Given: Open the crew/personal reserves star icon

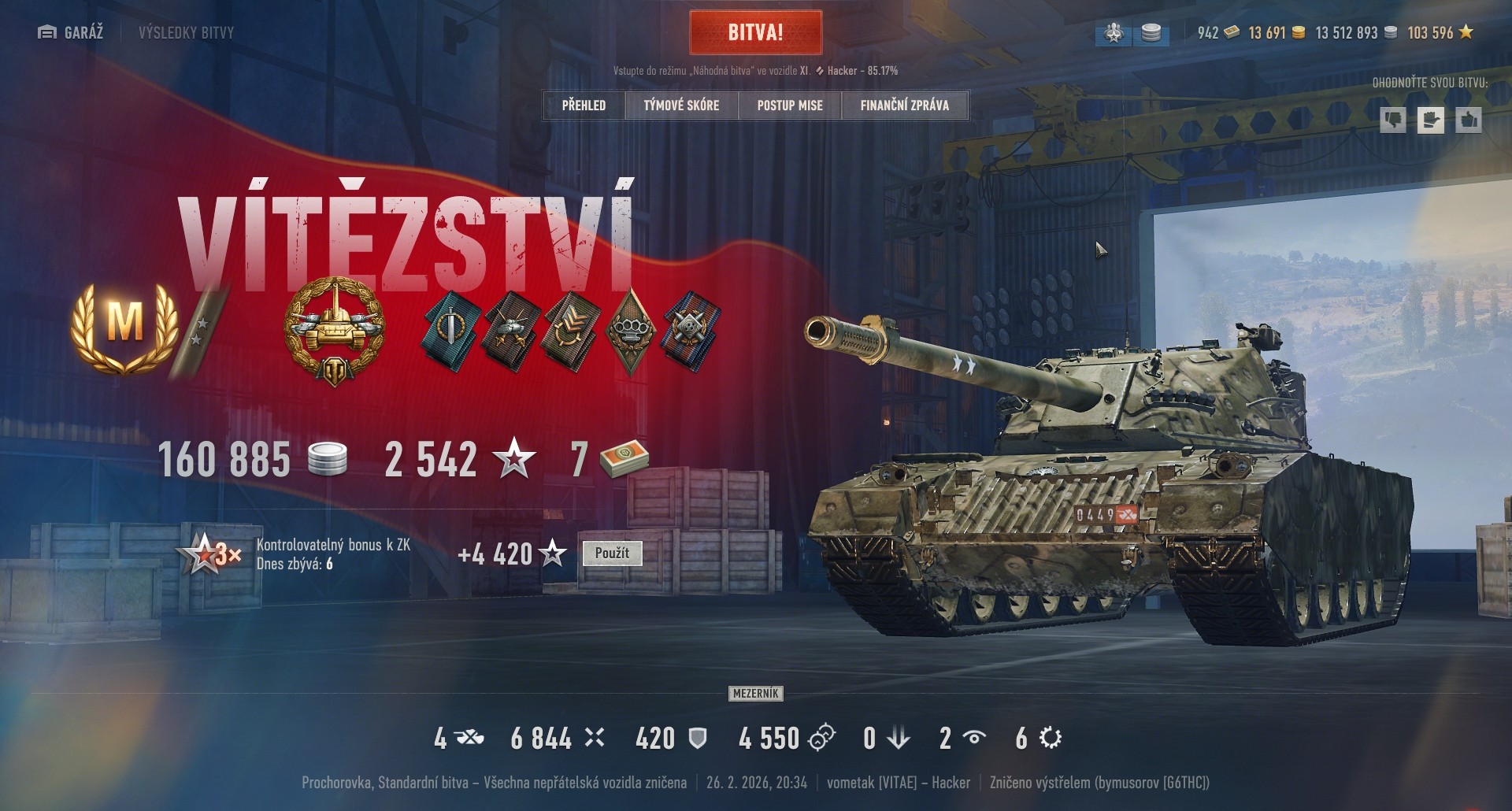Looking at the screenshot, I should 1114,33.
